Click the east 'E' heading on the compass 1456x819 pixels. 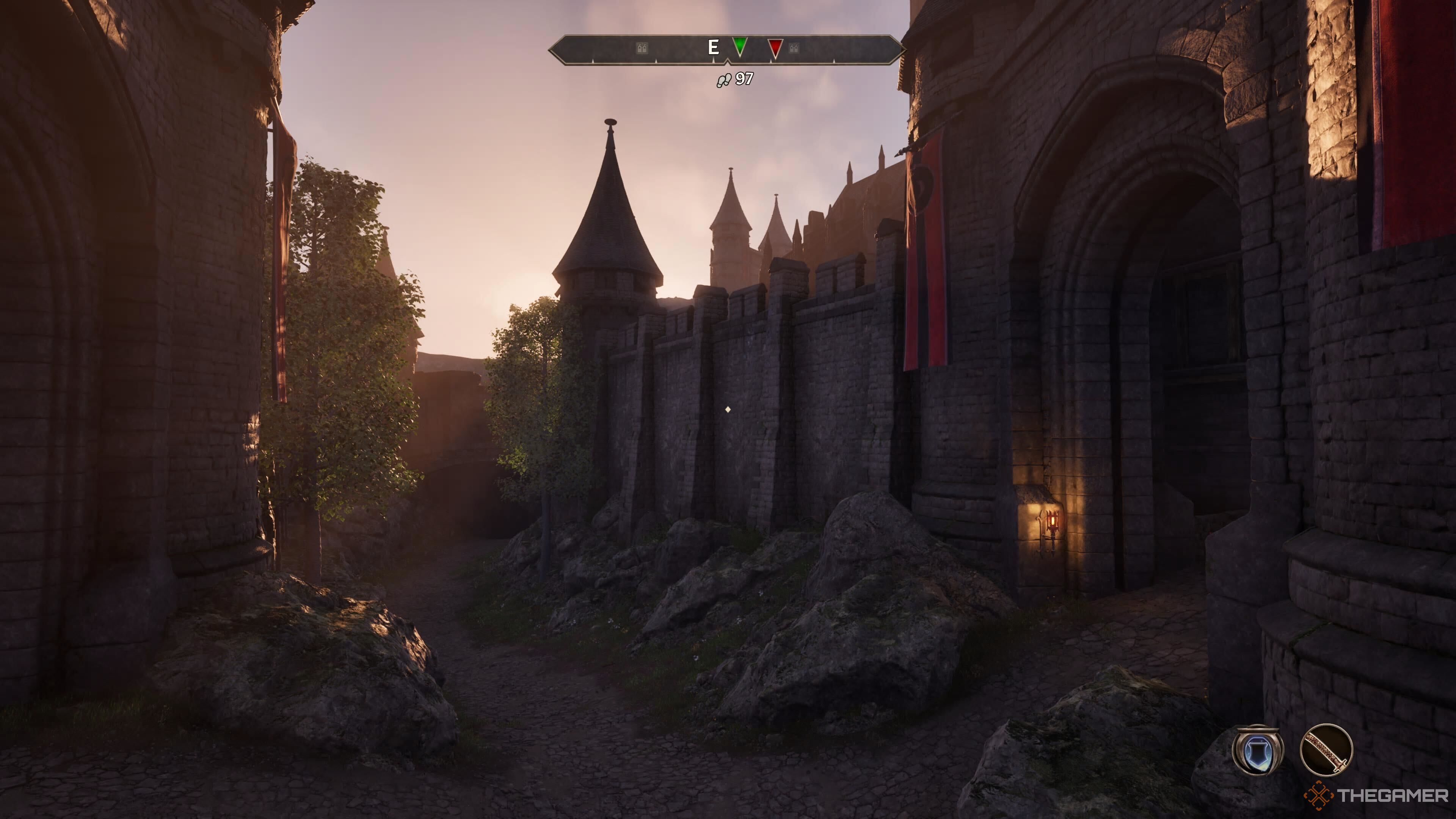point(714,47)
